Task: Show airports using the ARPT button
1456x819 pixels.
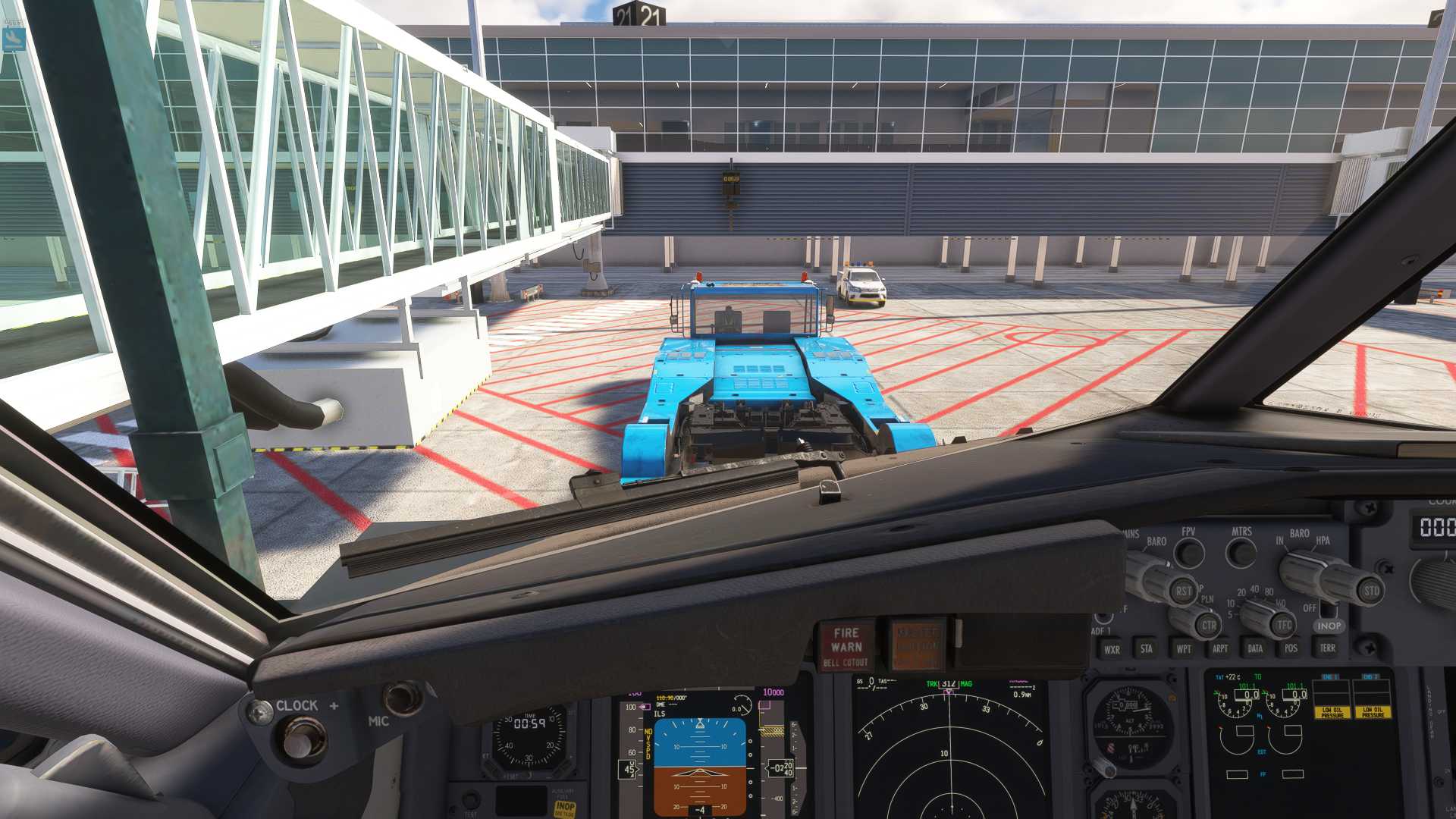Action: pyautogui.click(x=1219, y=648)
